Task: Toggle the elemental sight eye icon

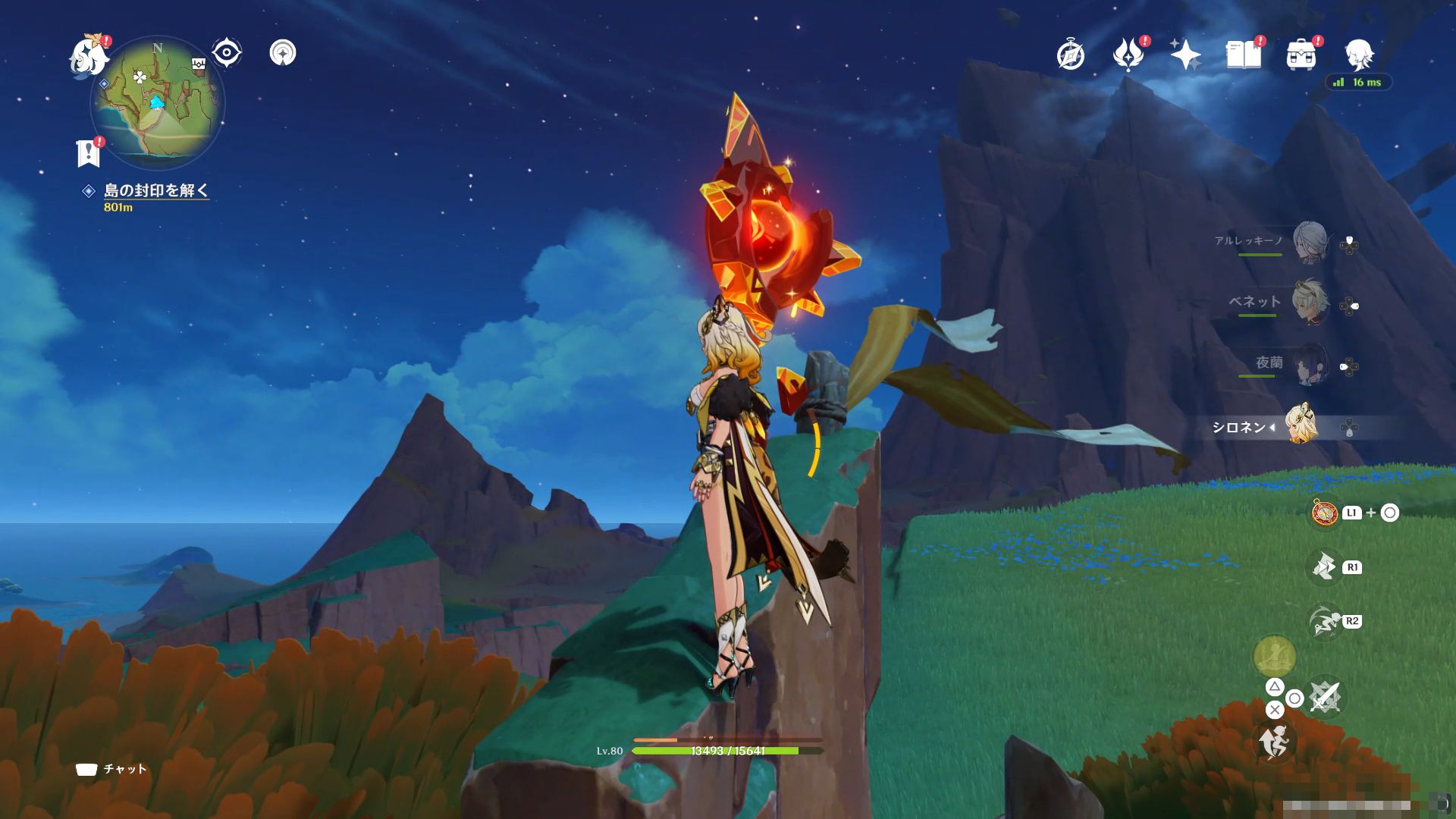Action: [226, 53]
